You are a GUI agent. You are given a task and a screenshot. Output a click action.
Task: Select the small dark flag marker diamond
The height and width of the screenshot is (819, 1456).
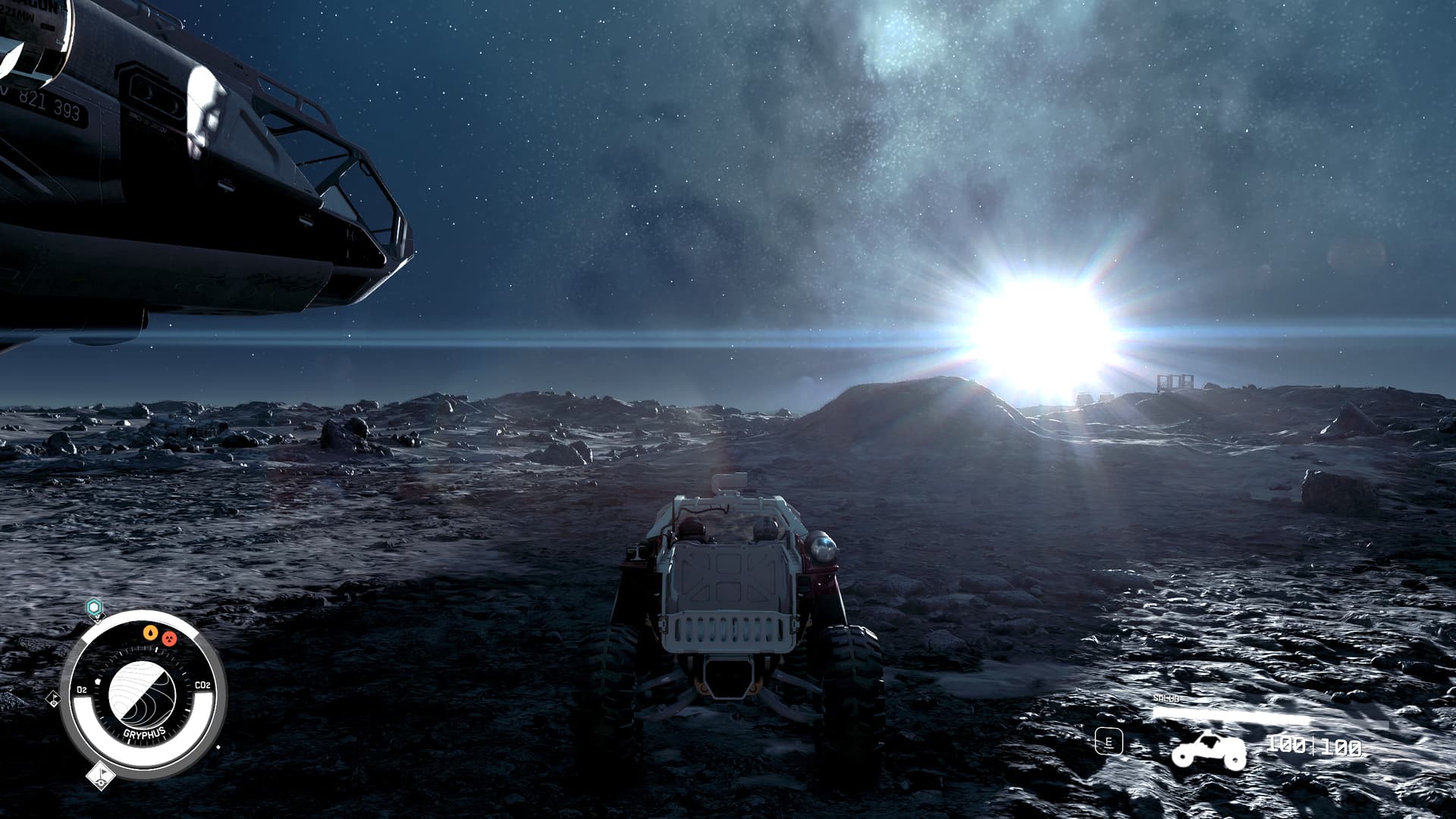pyautogui.click(x=53, y=700)
